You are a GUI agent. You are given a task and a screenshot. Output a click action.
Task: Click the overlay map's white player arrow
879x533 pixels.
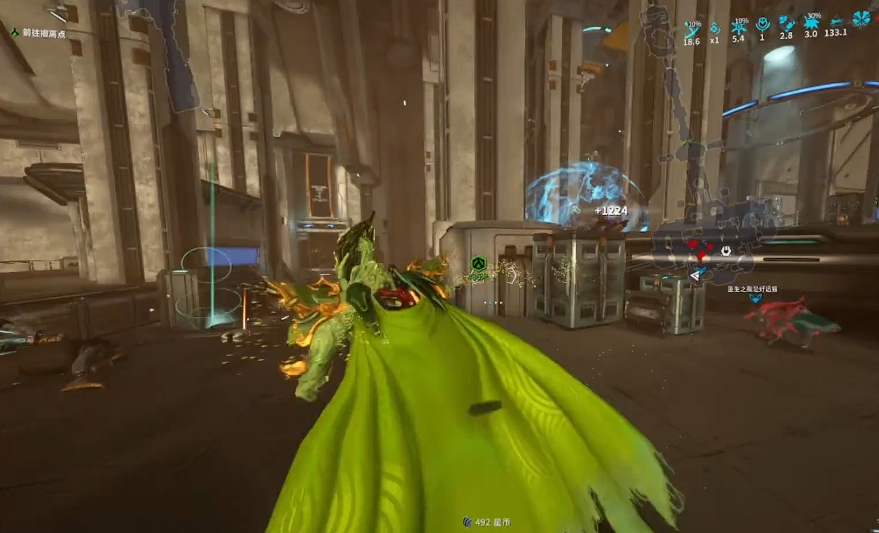[x=696, y=275]
